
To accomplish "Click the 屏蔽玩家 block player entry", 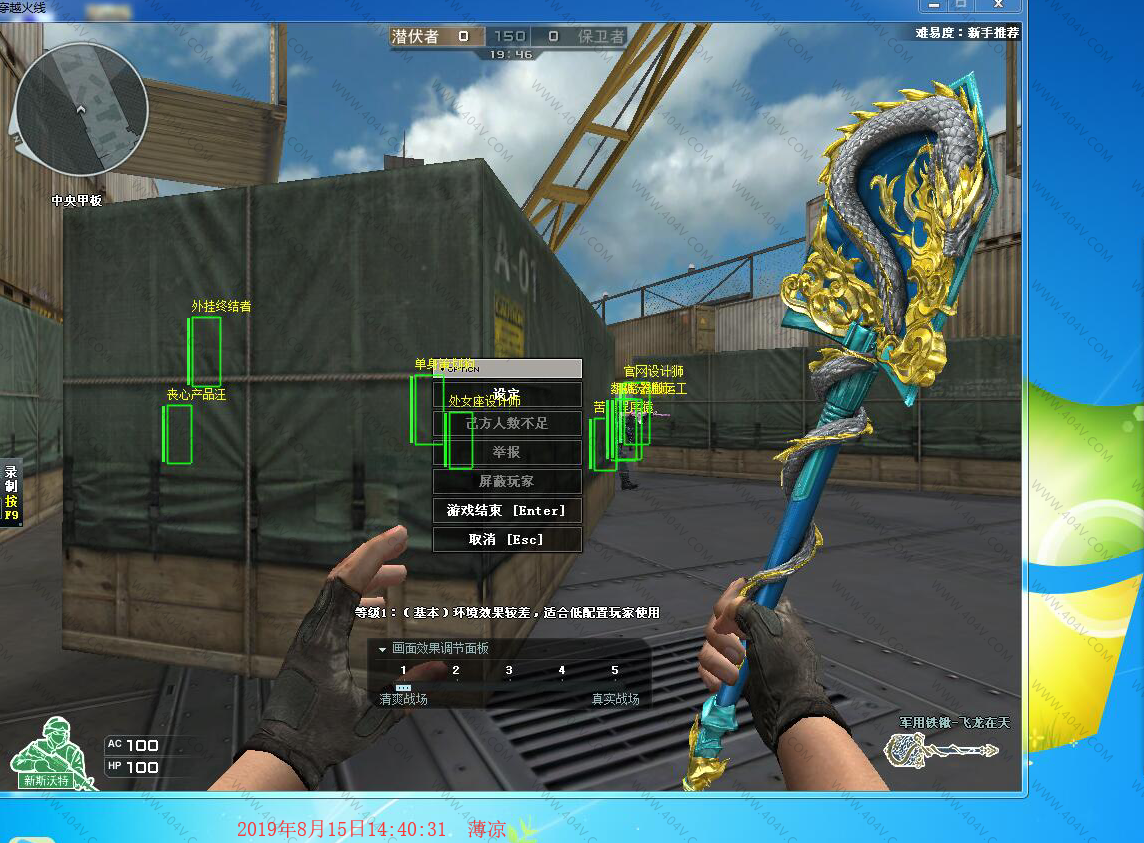I will point(507,482).
